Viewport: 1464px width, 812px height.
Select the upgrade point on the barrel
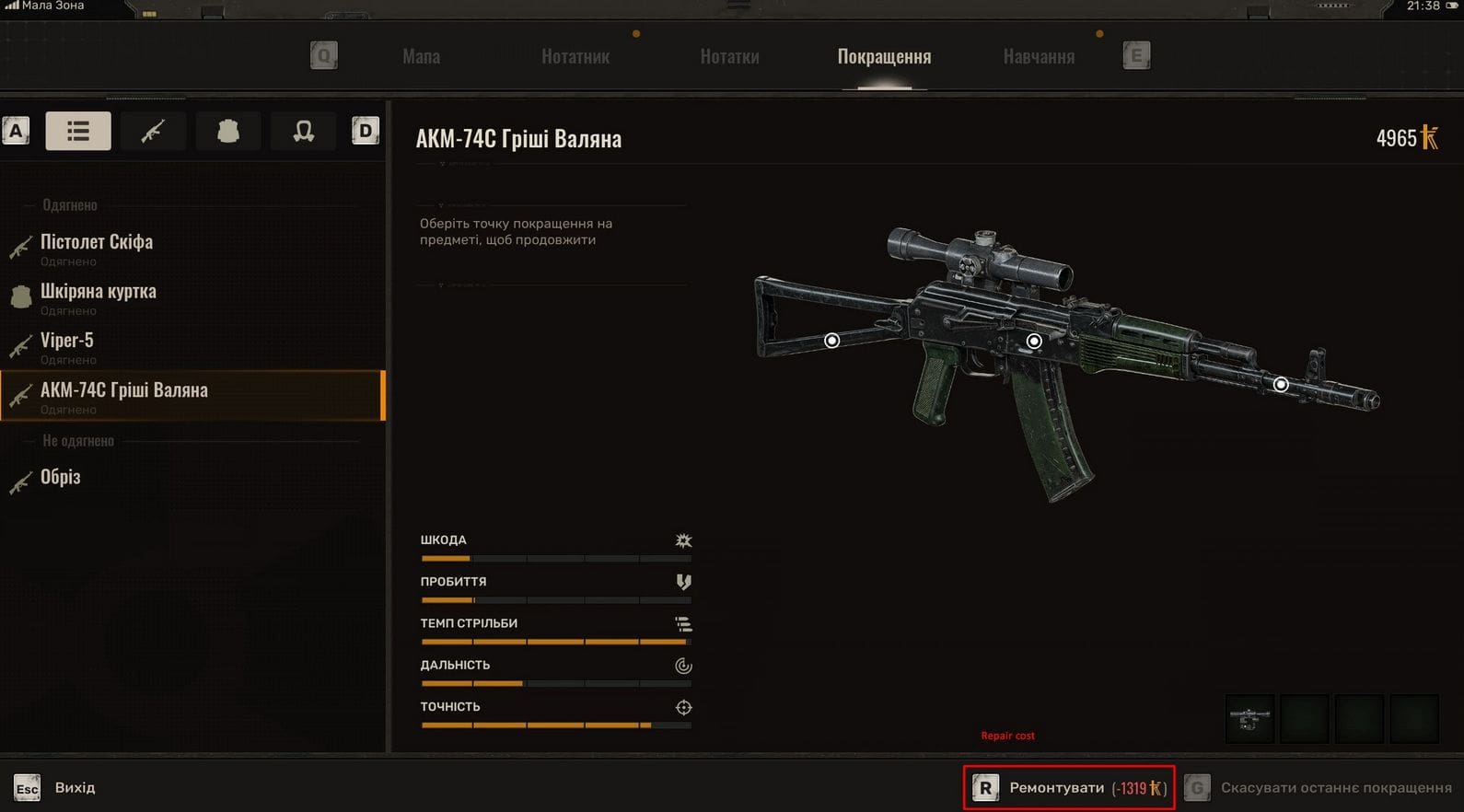[x=1281, y=384]
